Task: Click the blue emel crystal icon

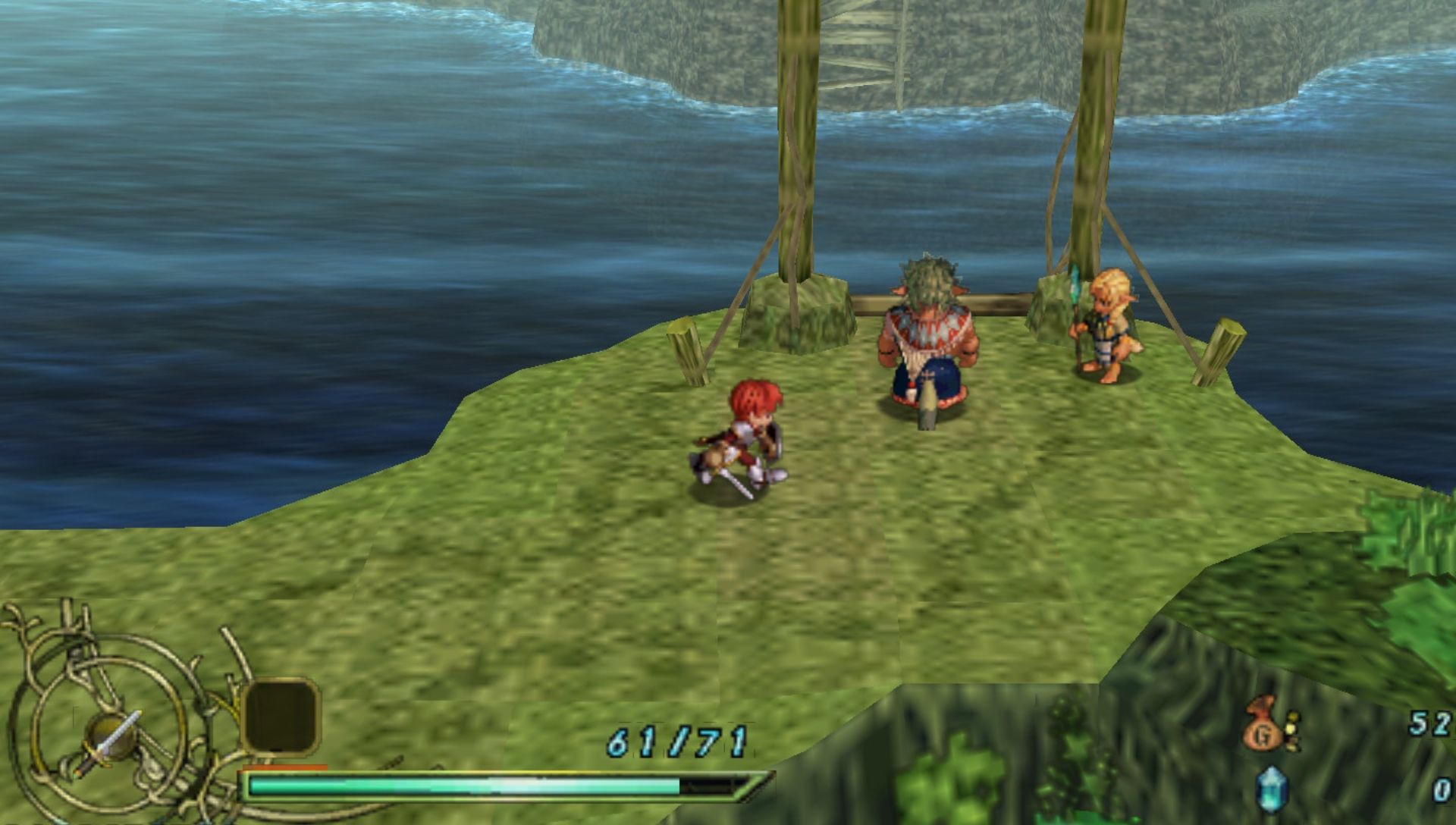Action: pyautogui.click(x=1272, y=789)
